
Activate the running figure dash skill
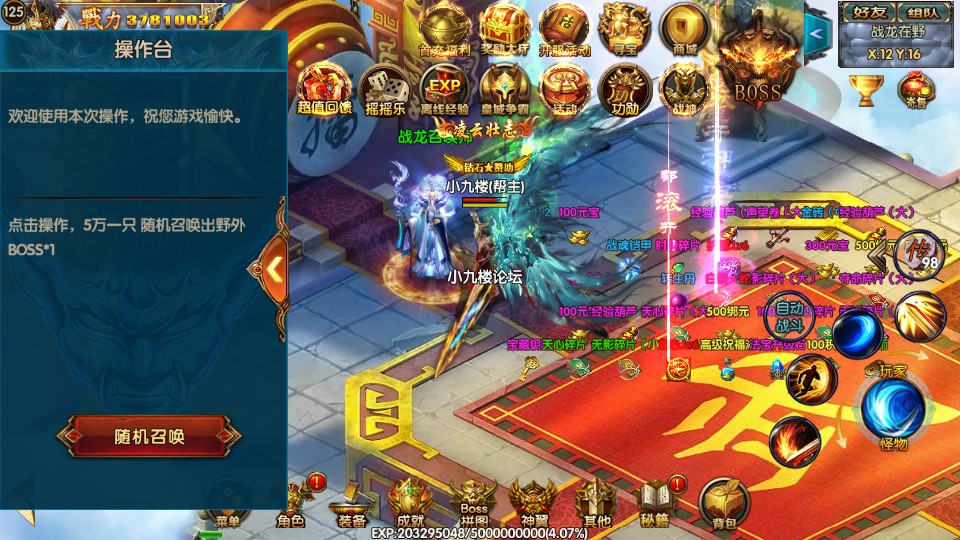(x=810, y=380)
